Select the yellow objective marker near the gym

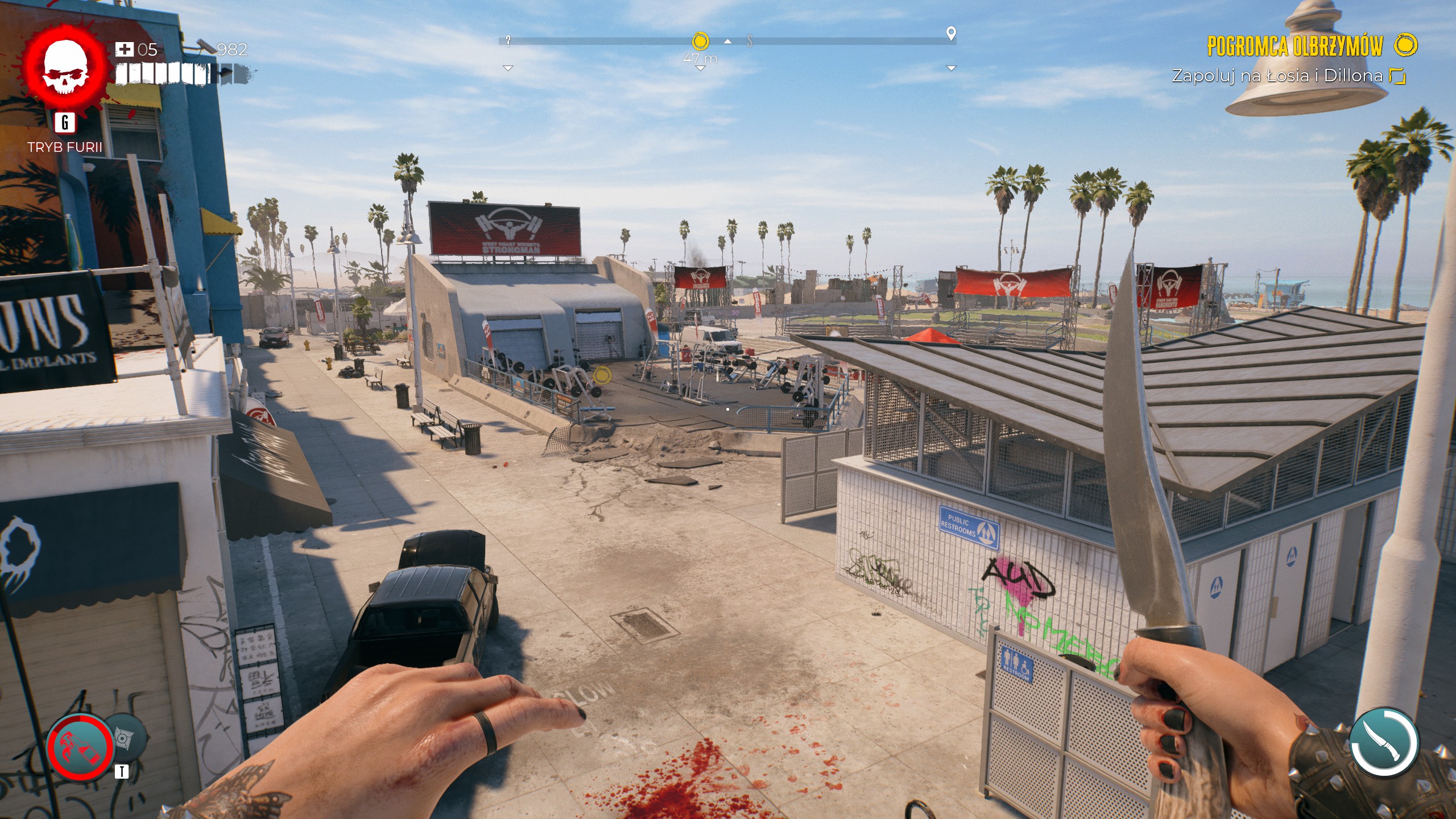click(602, 375)
